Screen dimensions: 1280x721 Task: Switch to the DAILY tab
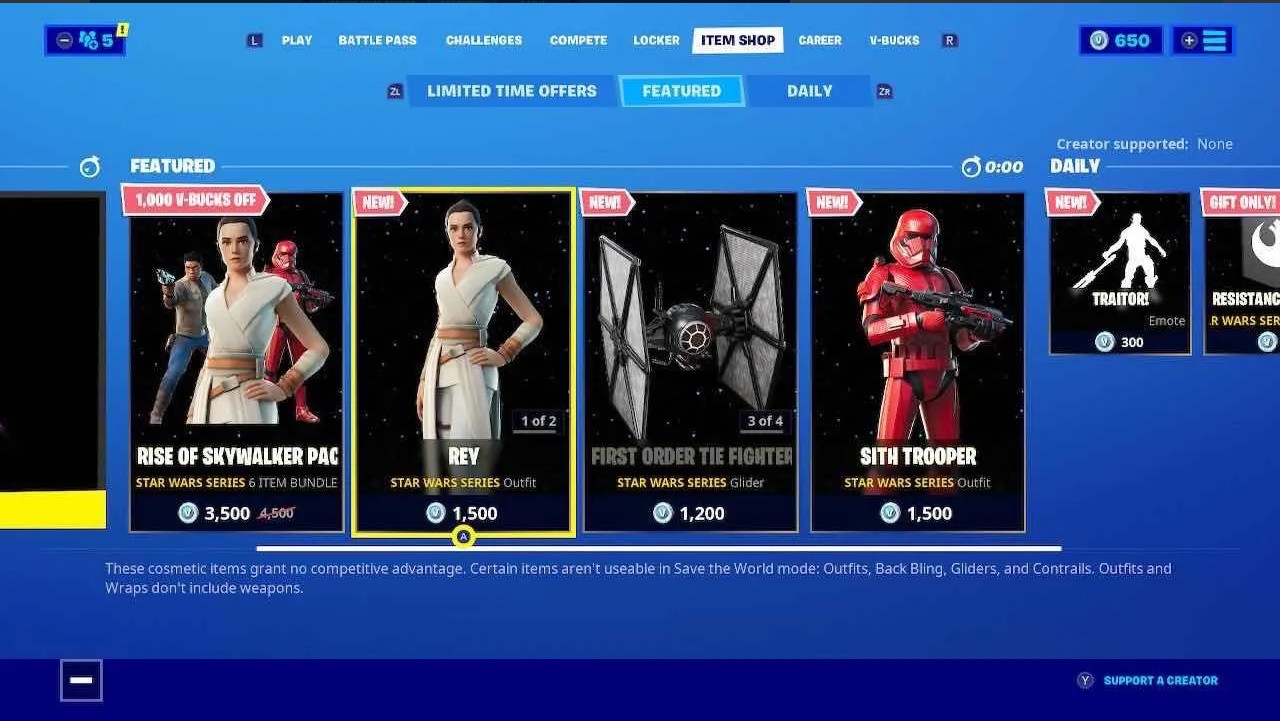808,90
